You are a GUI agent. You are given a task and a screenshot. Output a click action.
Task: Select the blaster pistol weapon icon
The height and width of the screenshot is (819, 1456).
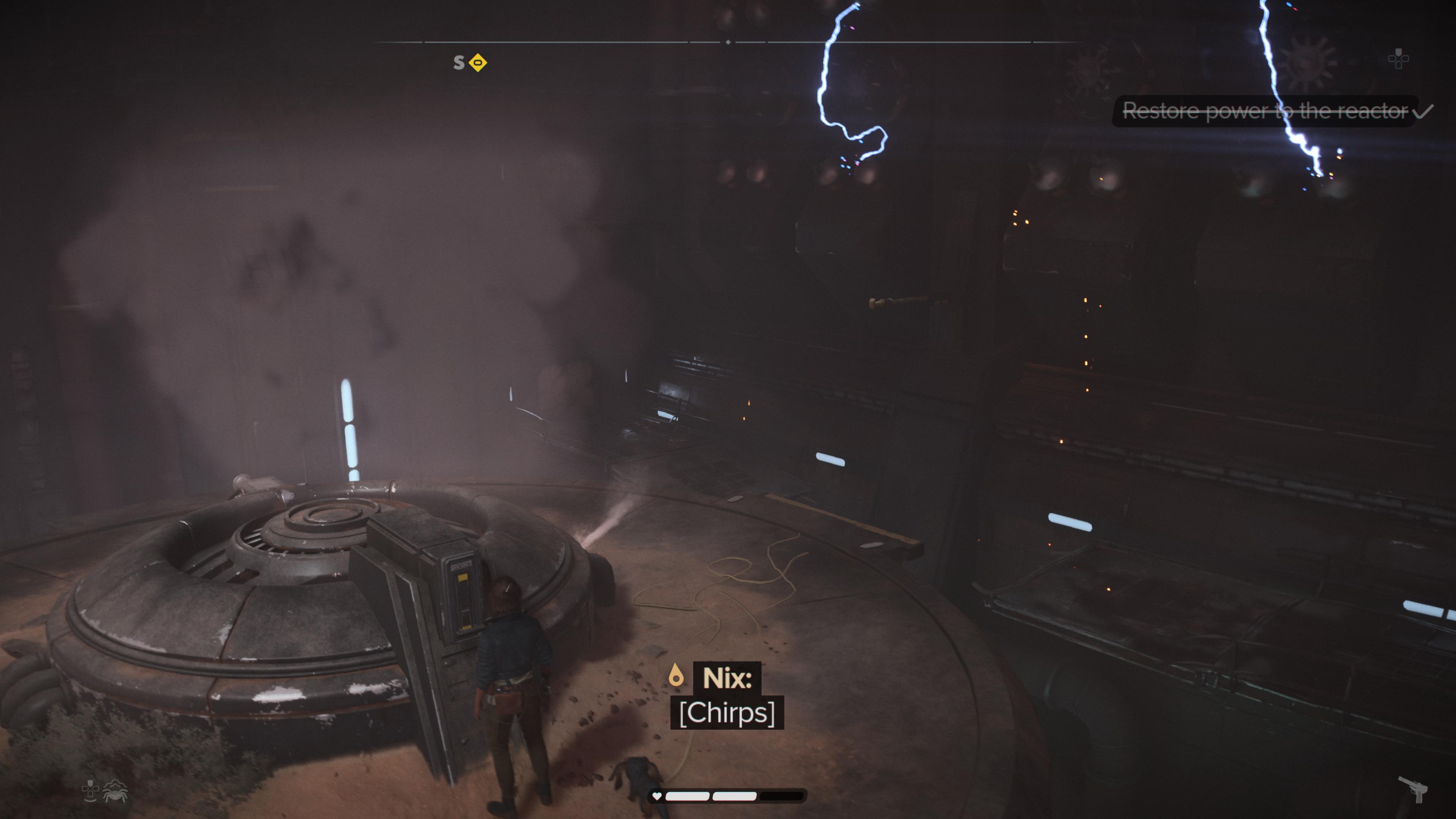(1413, 788)
